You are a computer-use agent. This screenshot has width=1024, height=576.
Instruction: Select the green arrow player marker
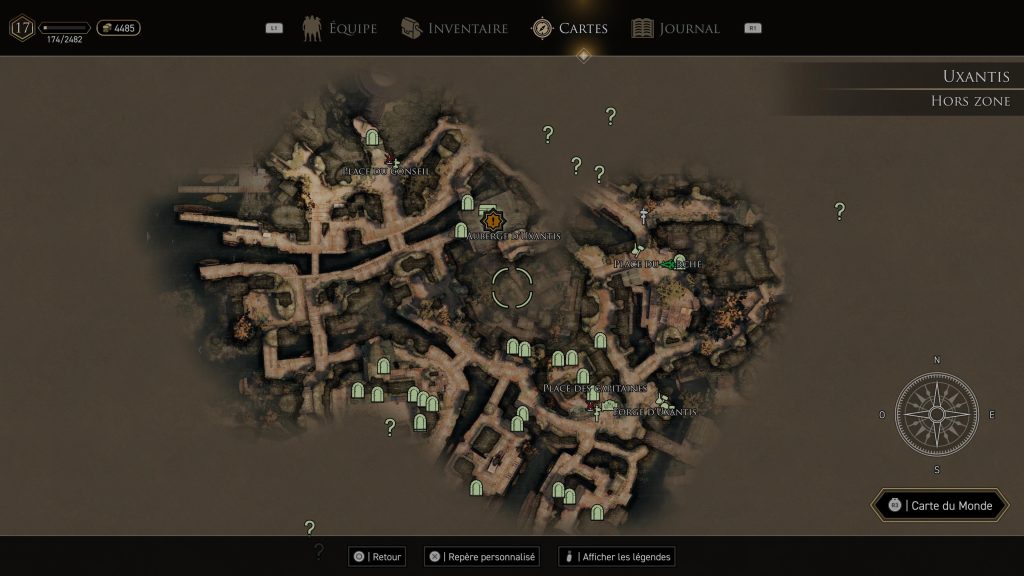click(x=668, y=264)
